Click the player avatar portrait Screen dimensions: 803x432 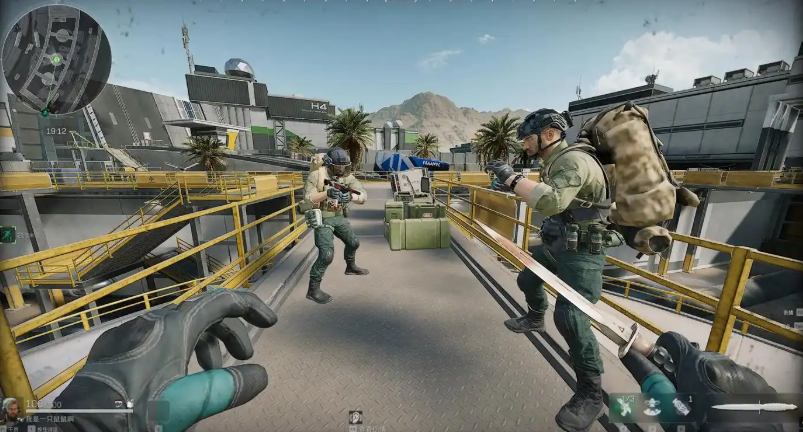(11, 408)
